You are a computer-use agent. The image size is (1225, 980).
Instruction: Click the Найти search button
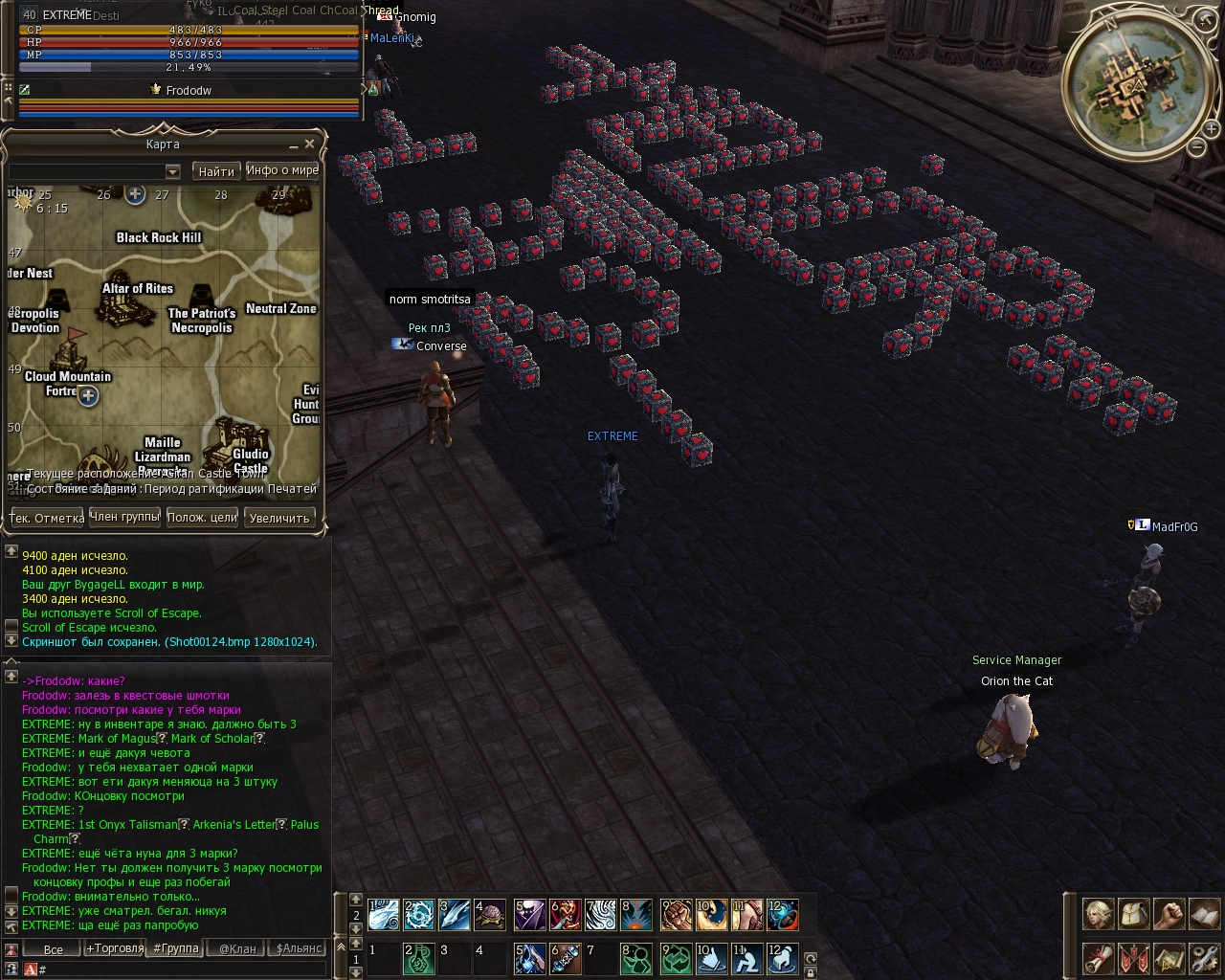point(216,171)
